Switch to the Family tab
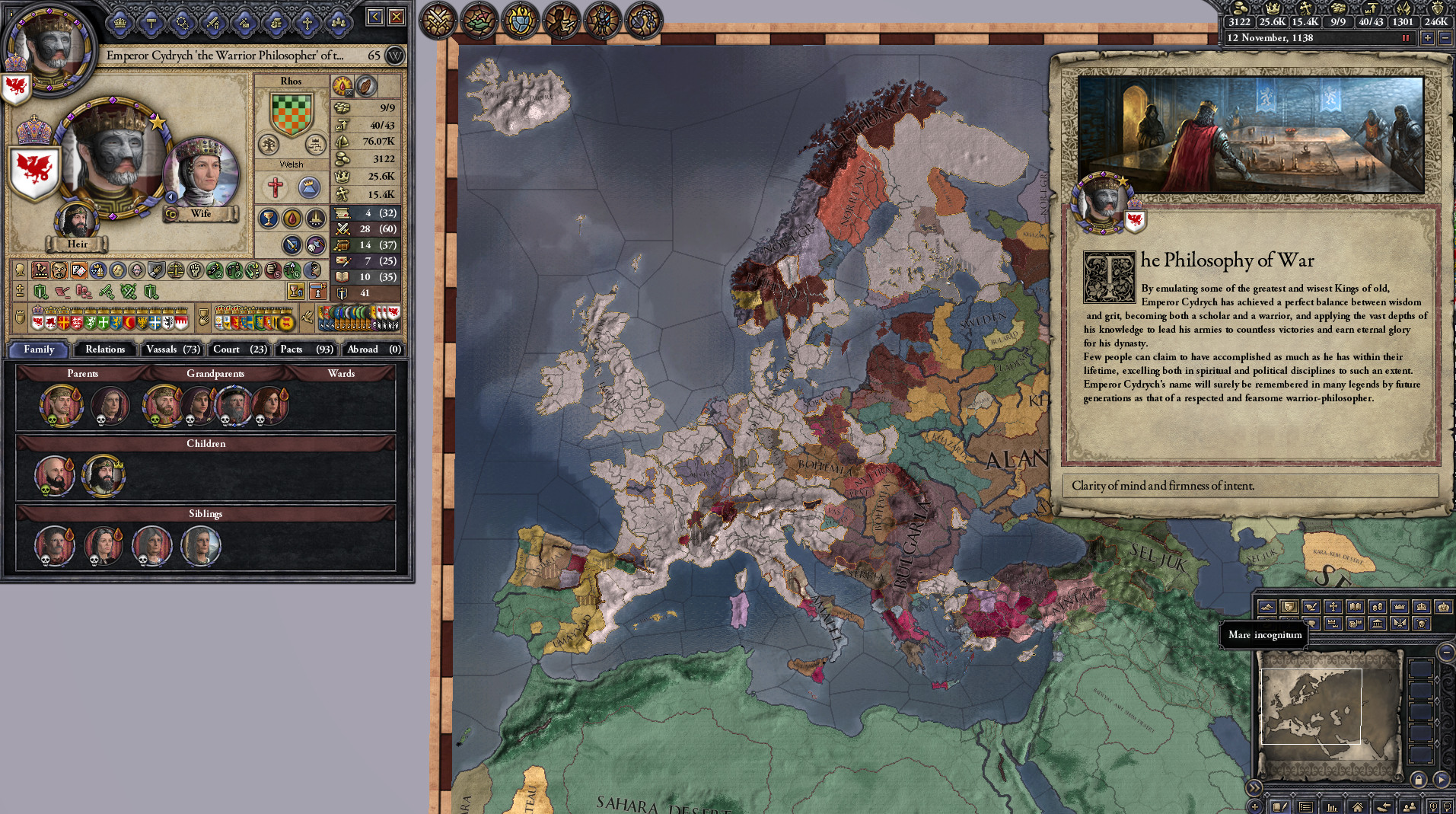 39,350
